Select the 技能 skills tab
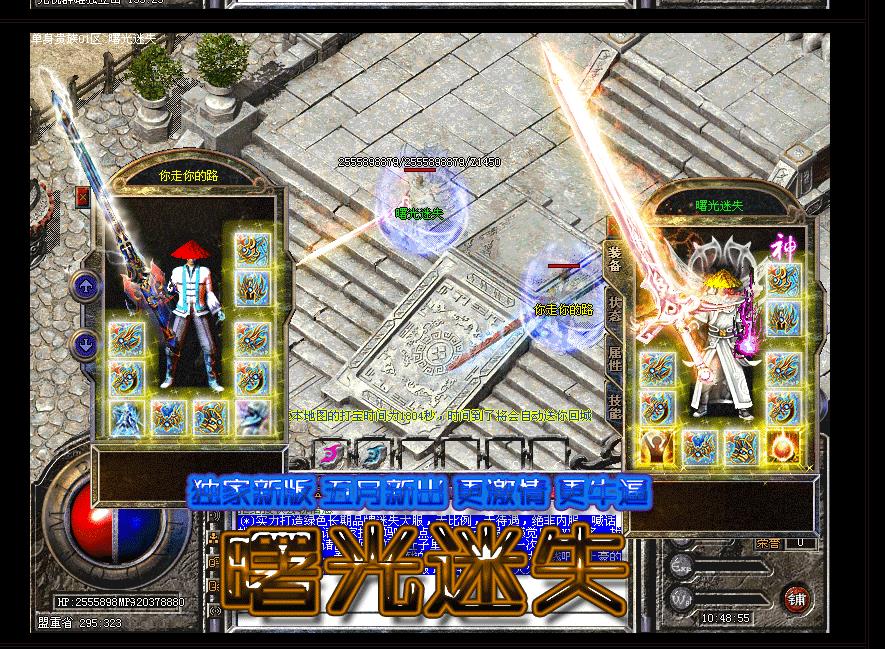885x649 pixels. click(x=614, y=406)
